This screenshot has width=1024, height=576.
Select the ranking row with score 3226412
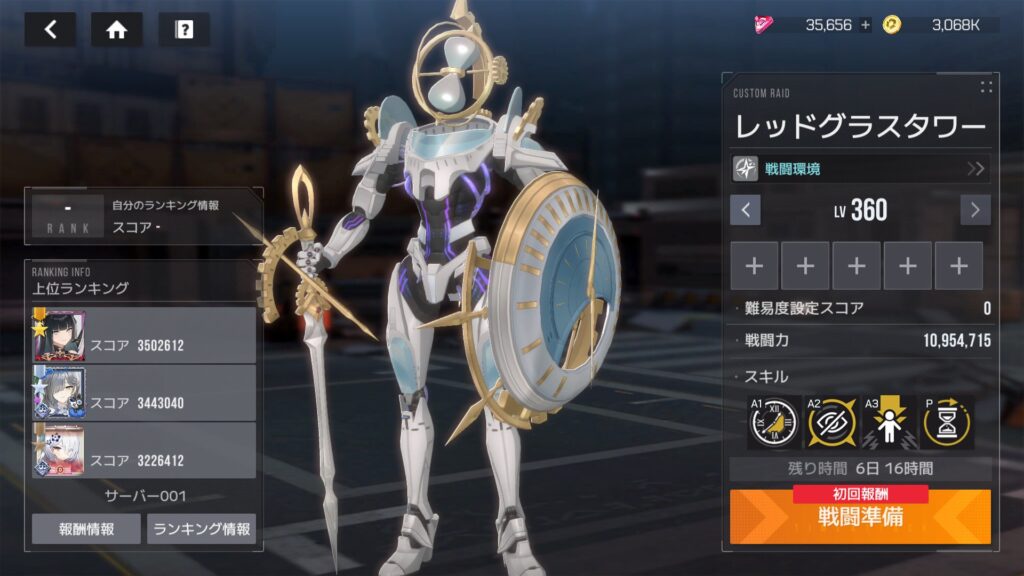coord(144,450)
